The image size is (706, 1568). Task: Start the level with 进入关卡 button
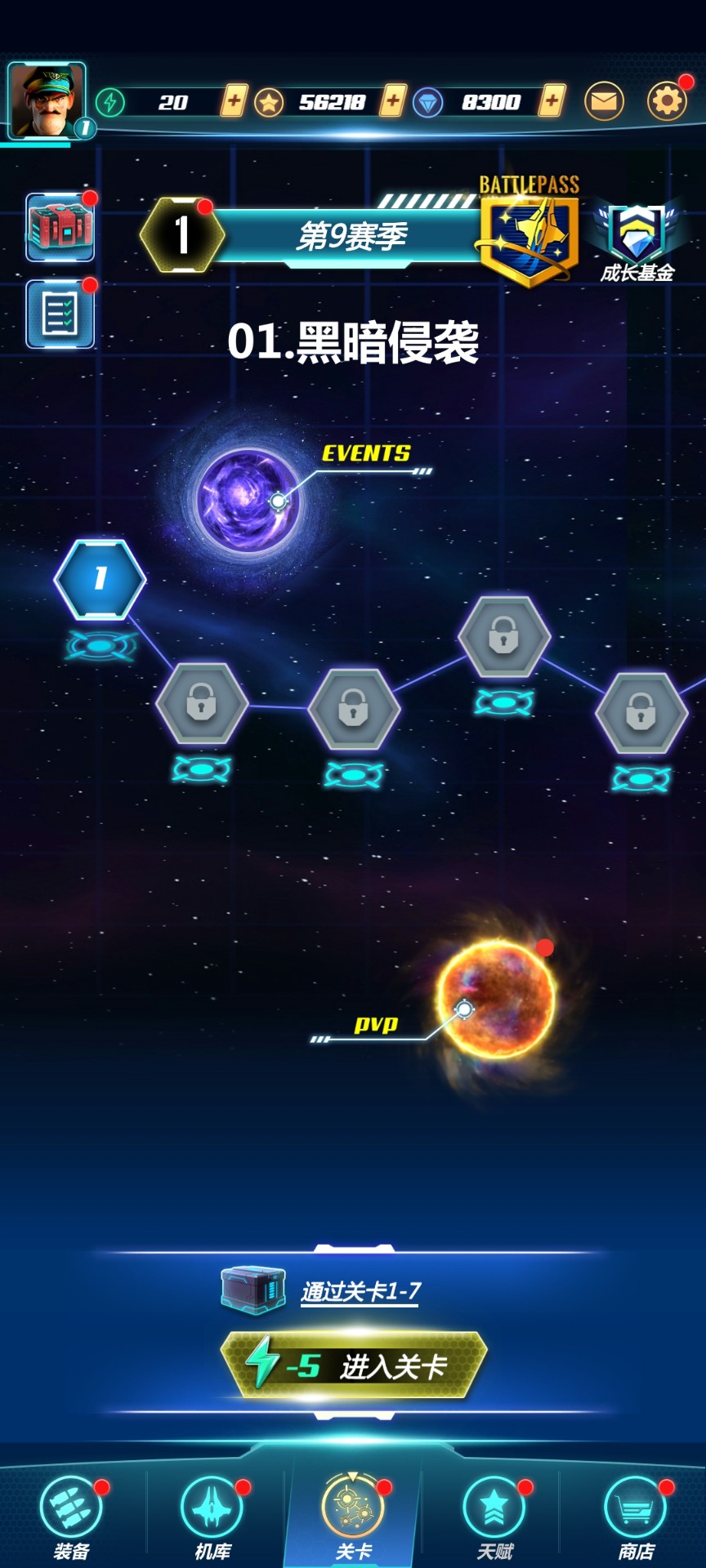[x=354, y=1365]
